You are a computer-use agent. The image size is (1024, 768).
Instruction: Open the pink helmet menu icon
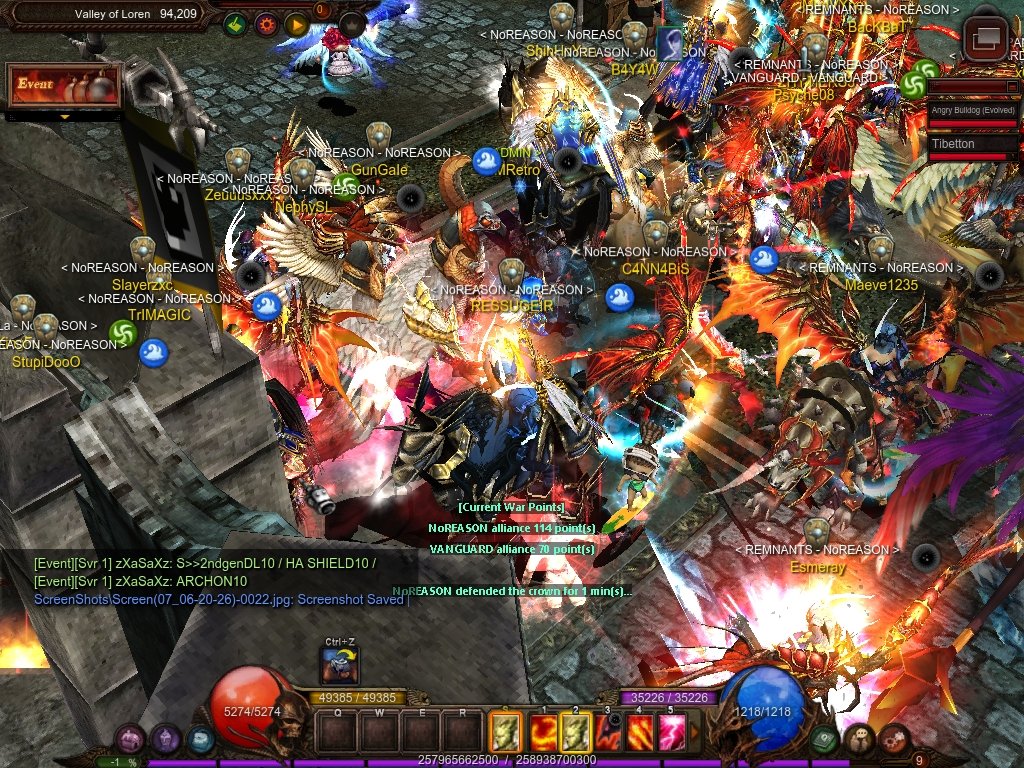coord(130,739)
